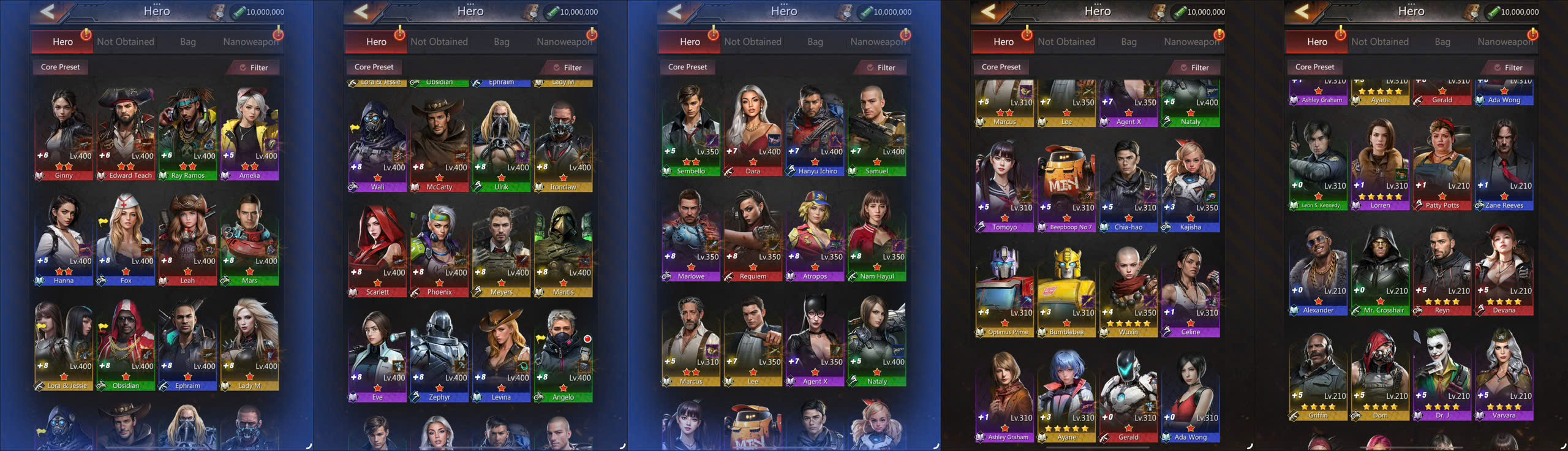Select the Optimus Prime hero card

click(x=1005, y=292)
